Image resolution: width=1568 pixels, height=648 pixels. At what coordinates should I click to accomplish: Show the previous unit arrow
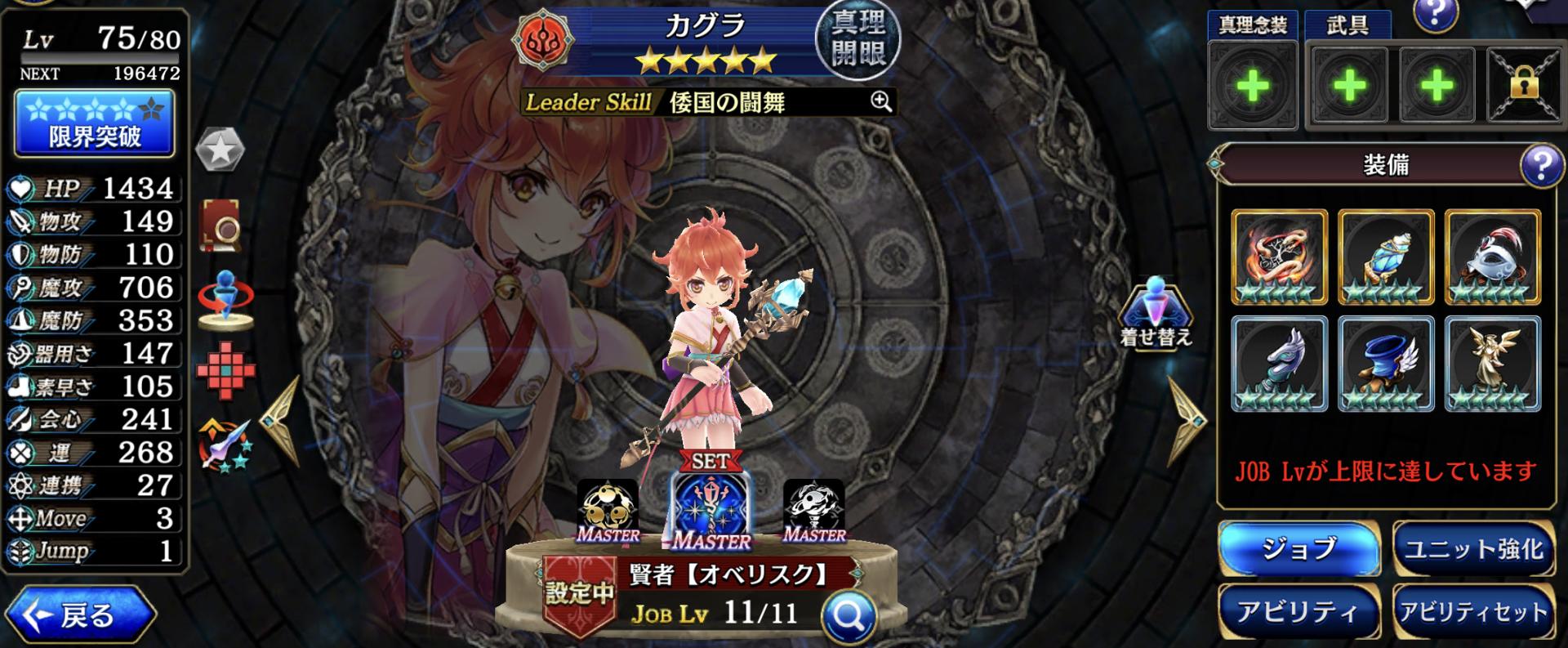(x=280, y=421)
